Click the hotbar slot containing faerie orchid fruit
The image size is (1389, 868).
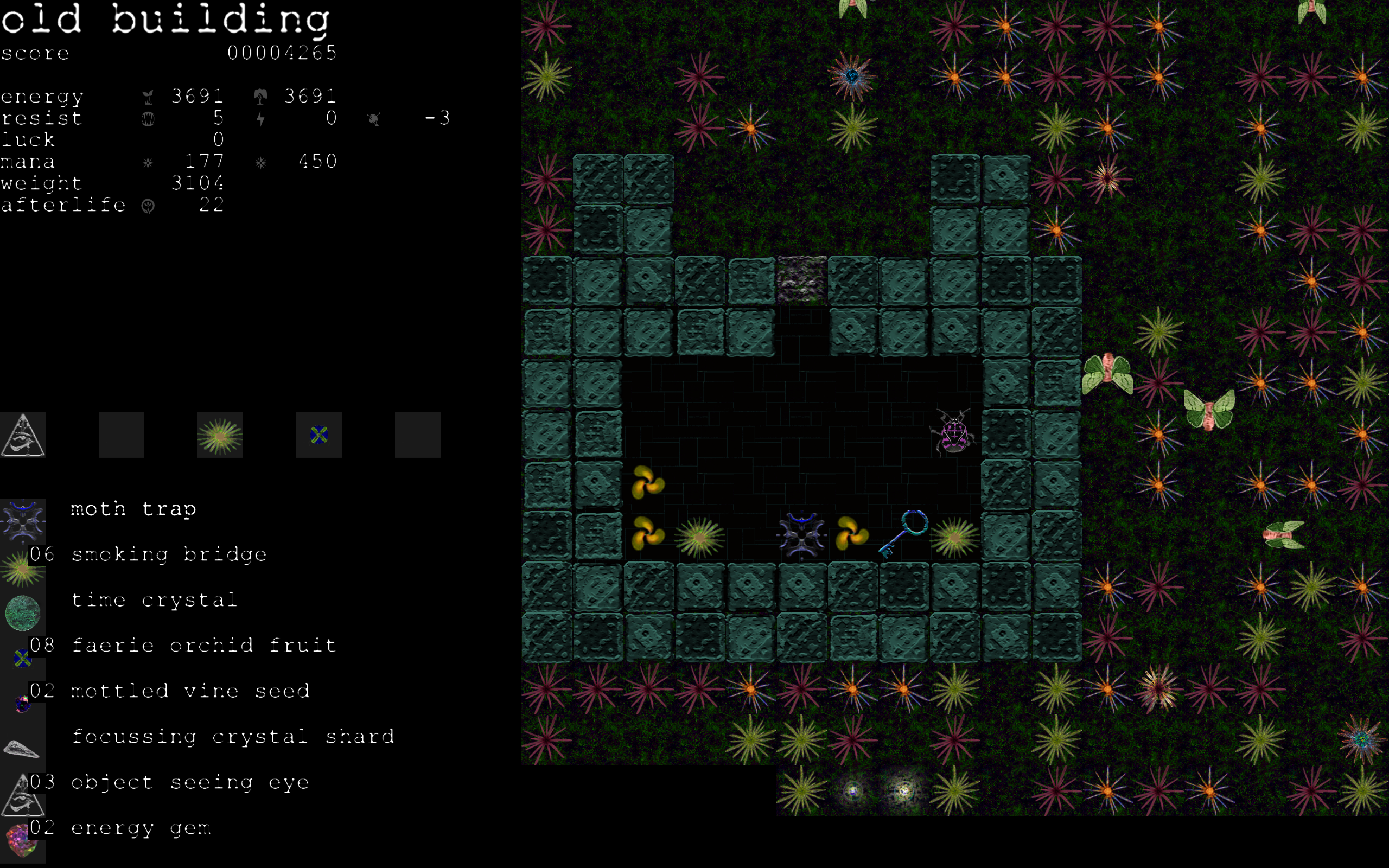[318, 435]
